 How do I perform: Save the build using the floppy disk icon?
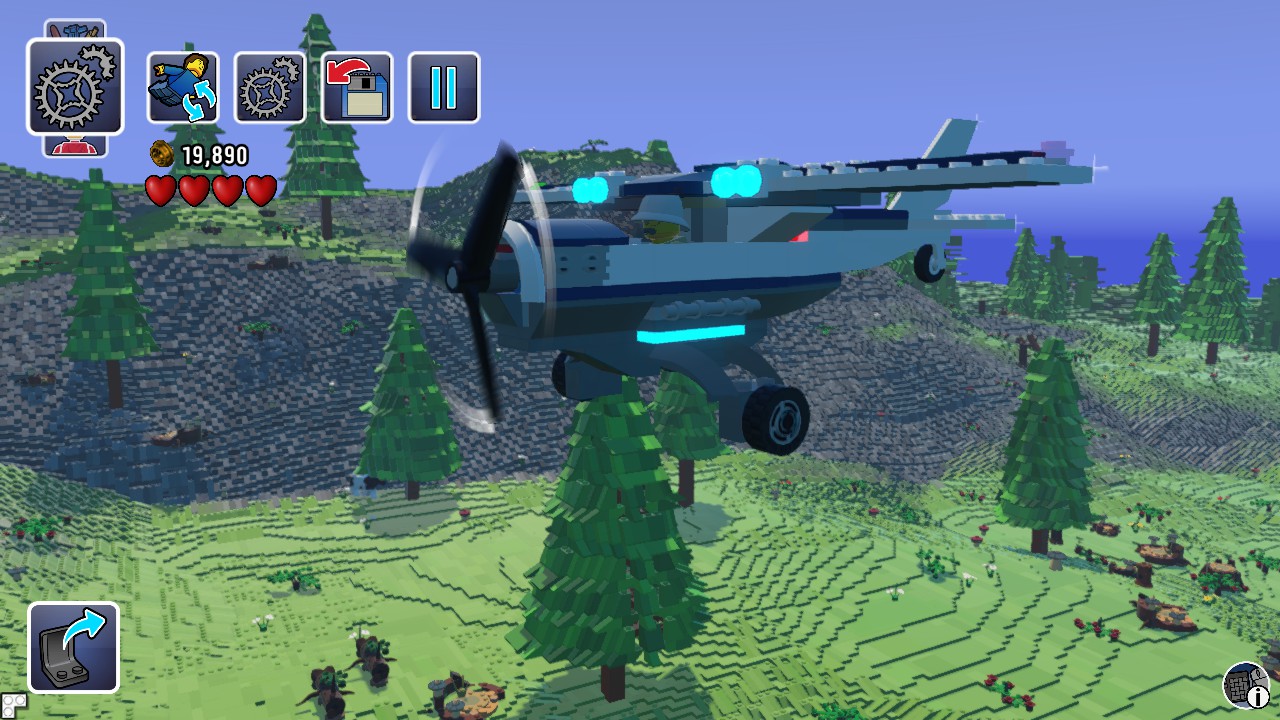356,88
